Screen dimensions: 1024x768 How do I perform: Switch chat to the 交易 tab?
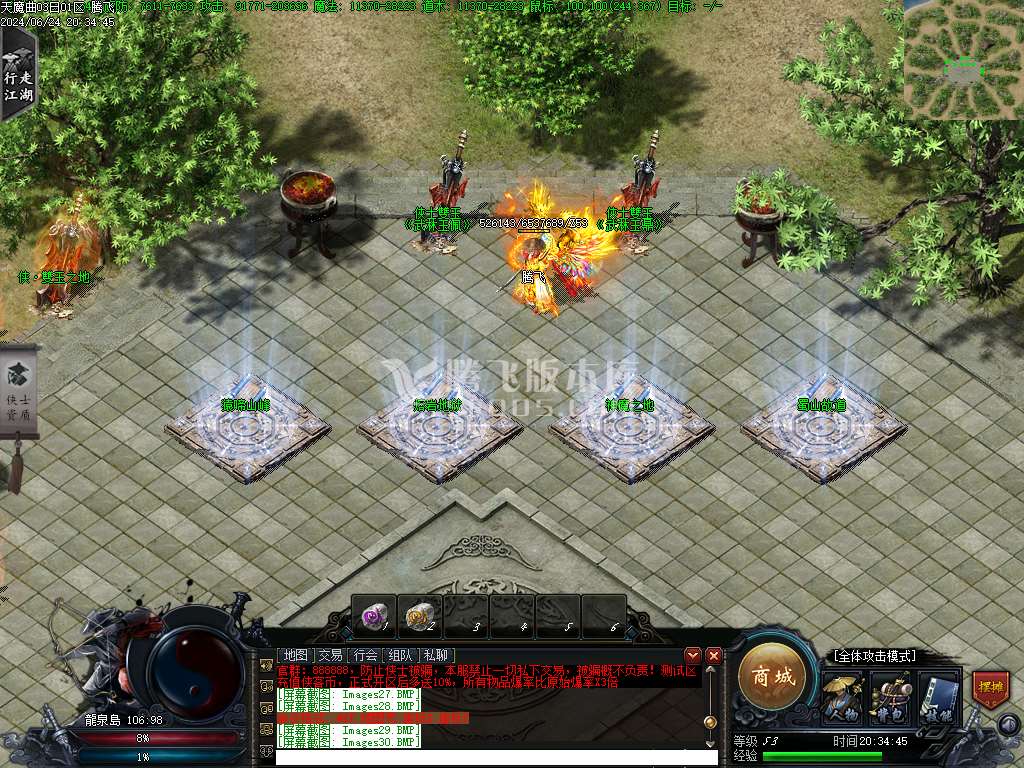pyautogui.click(x=330, y=655)
